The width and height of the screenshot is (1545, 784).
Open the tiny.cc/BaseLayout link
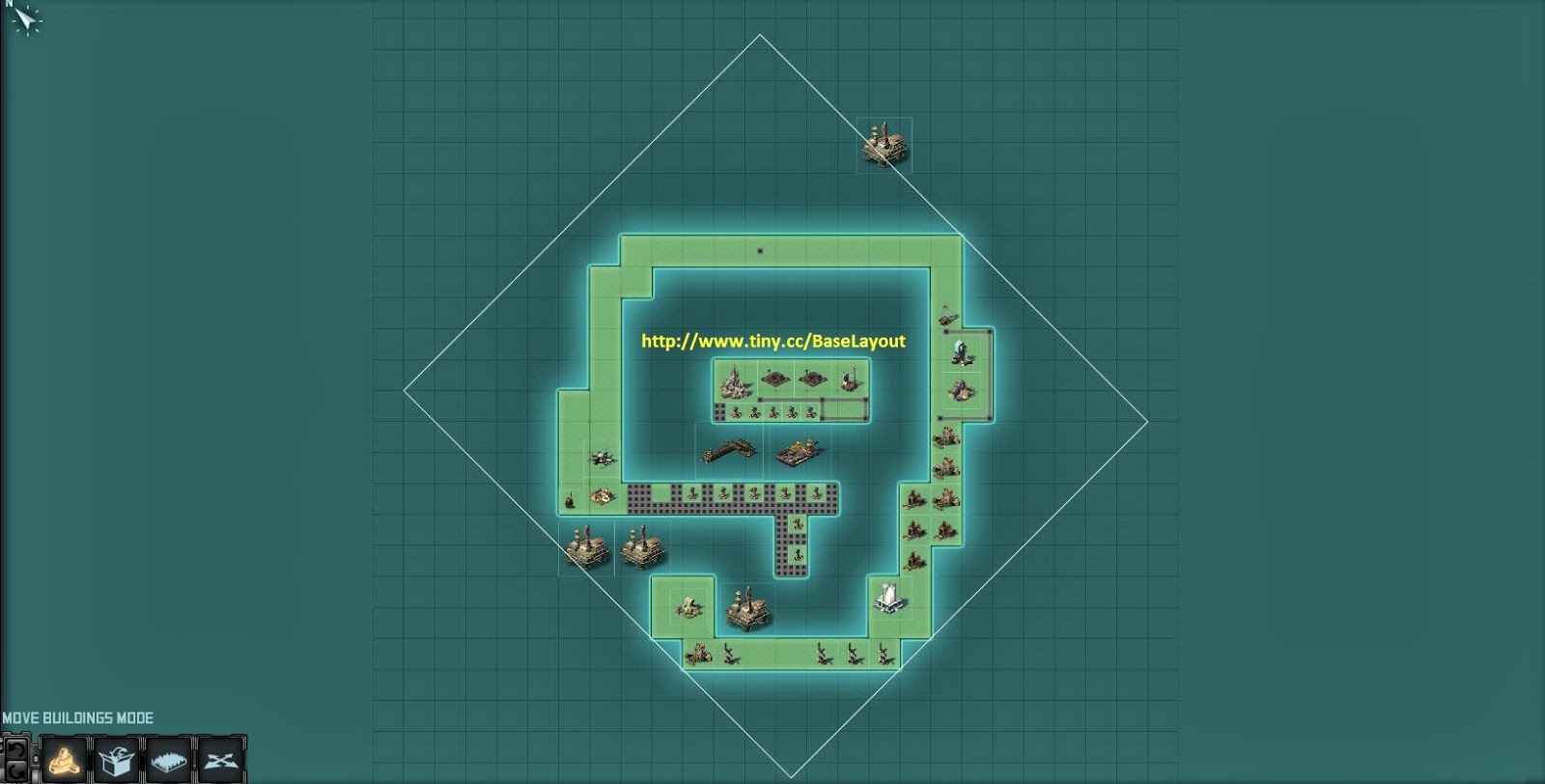point(772,340)
